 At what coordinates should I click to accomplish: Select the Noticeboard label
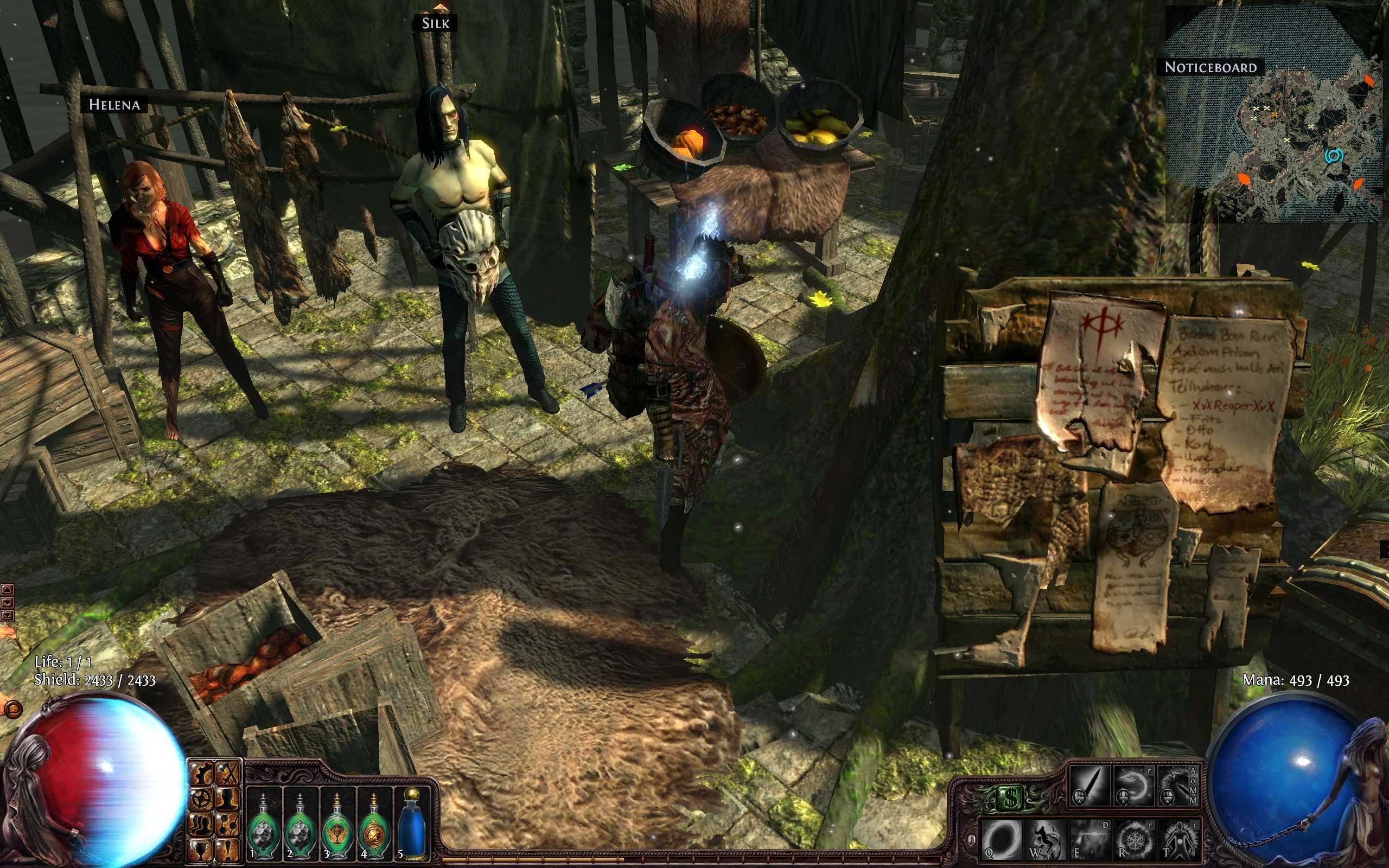[x=1210, y=68]
